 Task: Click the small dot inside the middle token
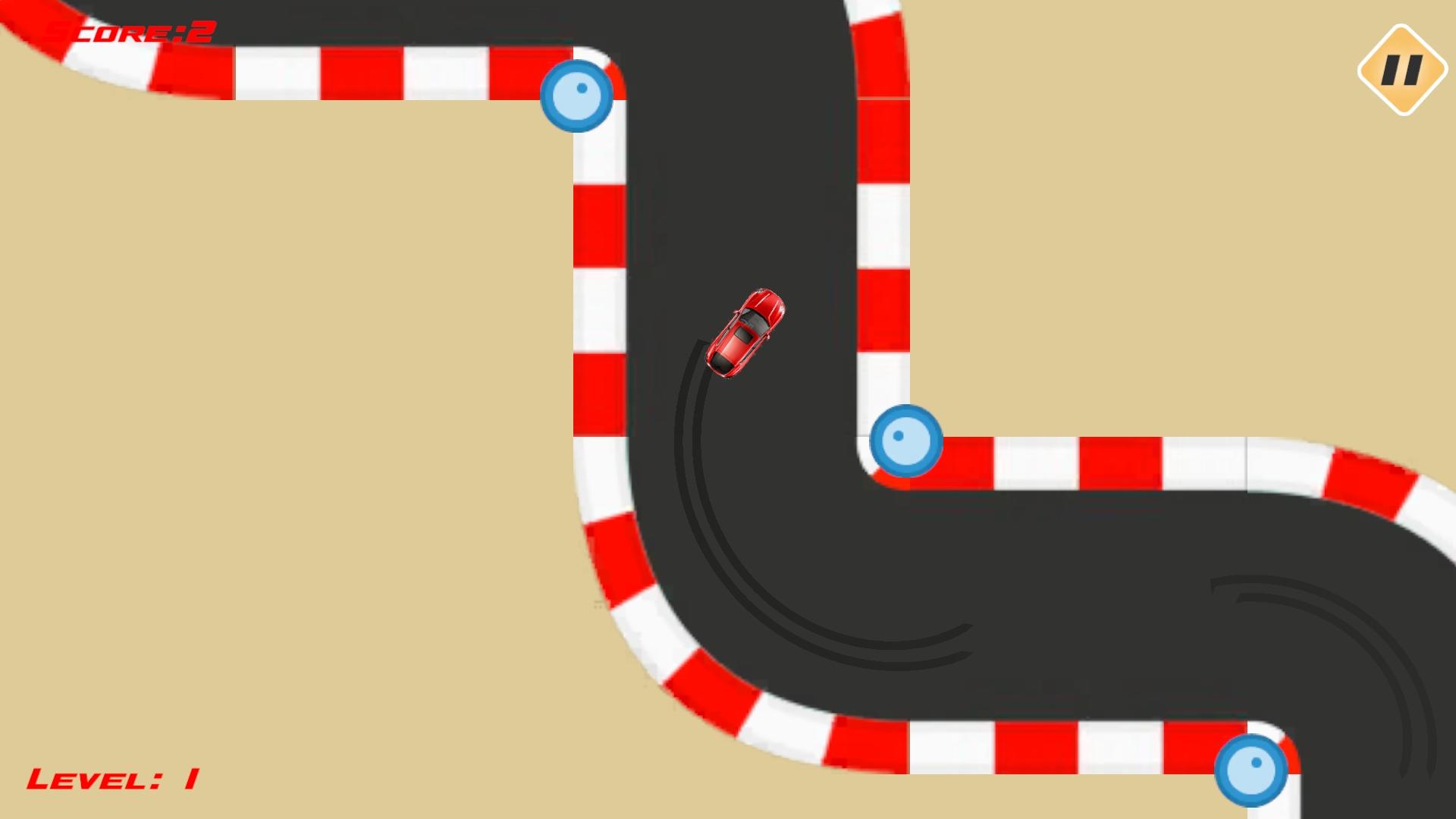coord(897,434)
